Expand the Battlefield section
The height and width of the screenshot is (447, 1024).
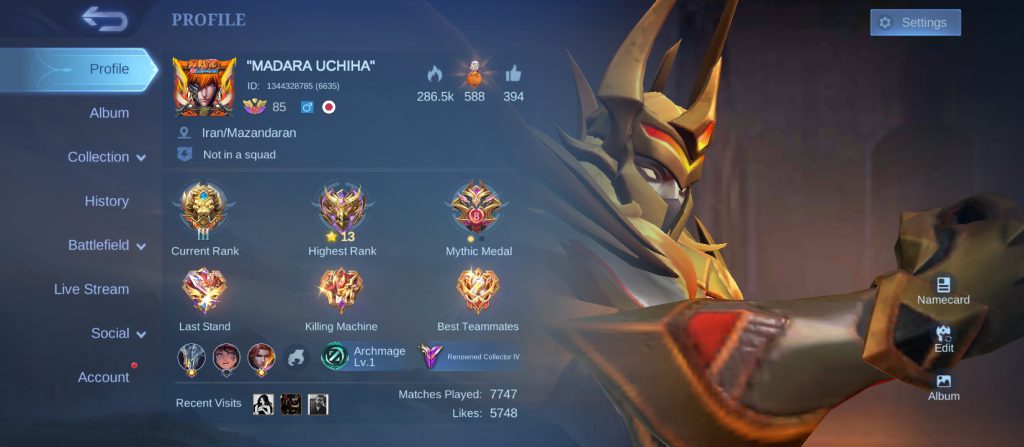click(x=107, y=245)
